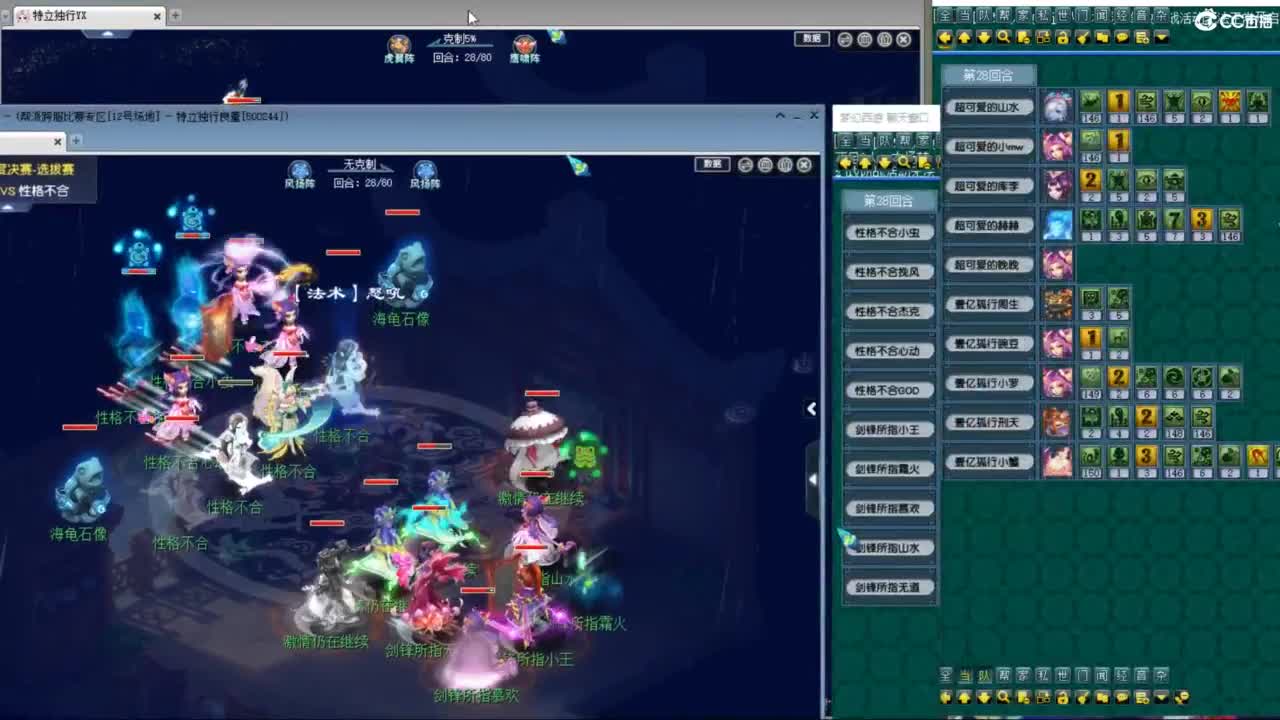Expand the dropdown arrow at the end of the chat toolbar

point(1161,698)
